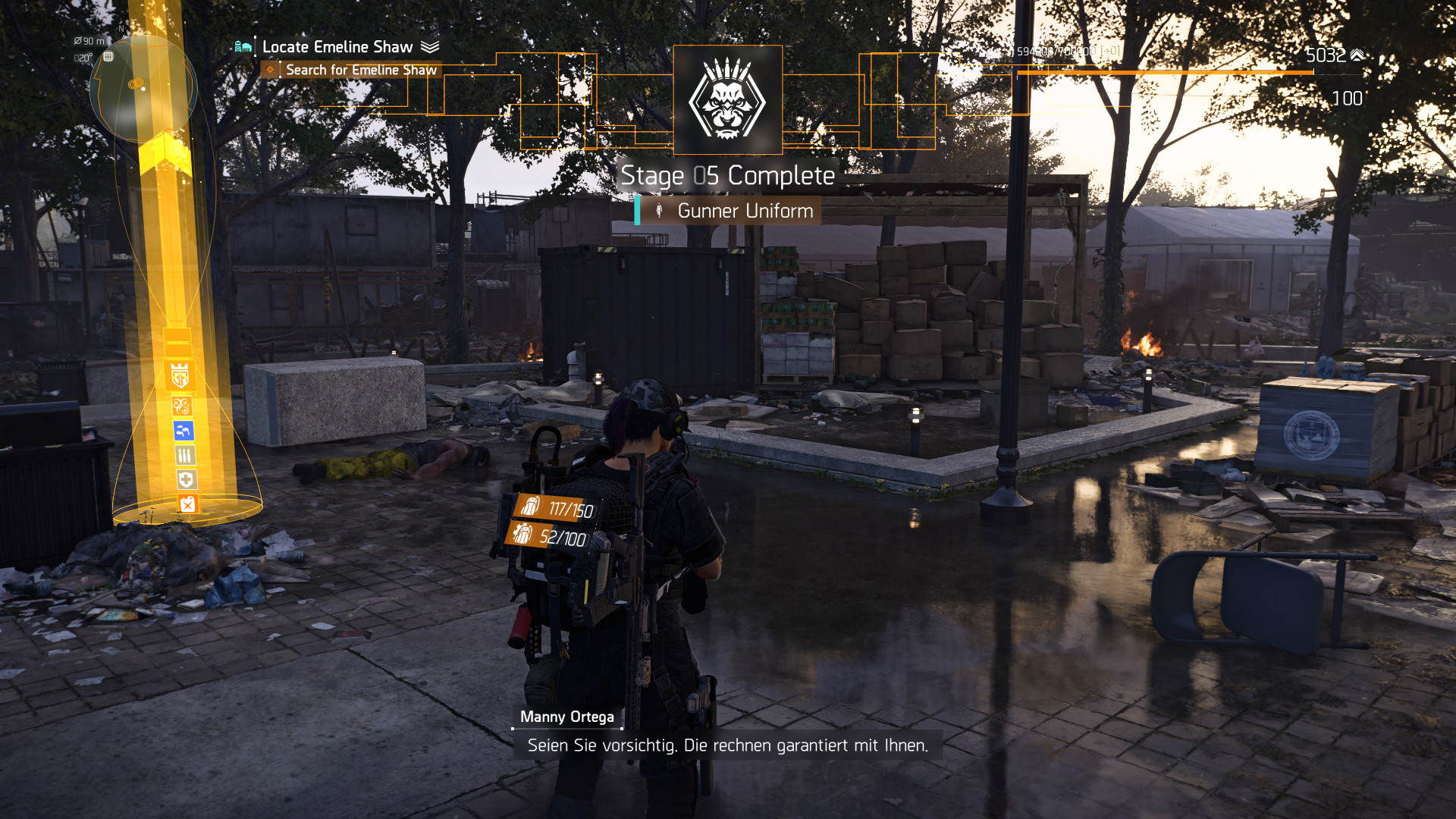Viewport: 1456px width, 819px height.
Task: Select the Search for Emeline Shaw objective
Action: 362,69
